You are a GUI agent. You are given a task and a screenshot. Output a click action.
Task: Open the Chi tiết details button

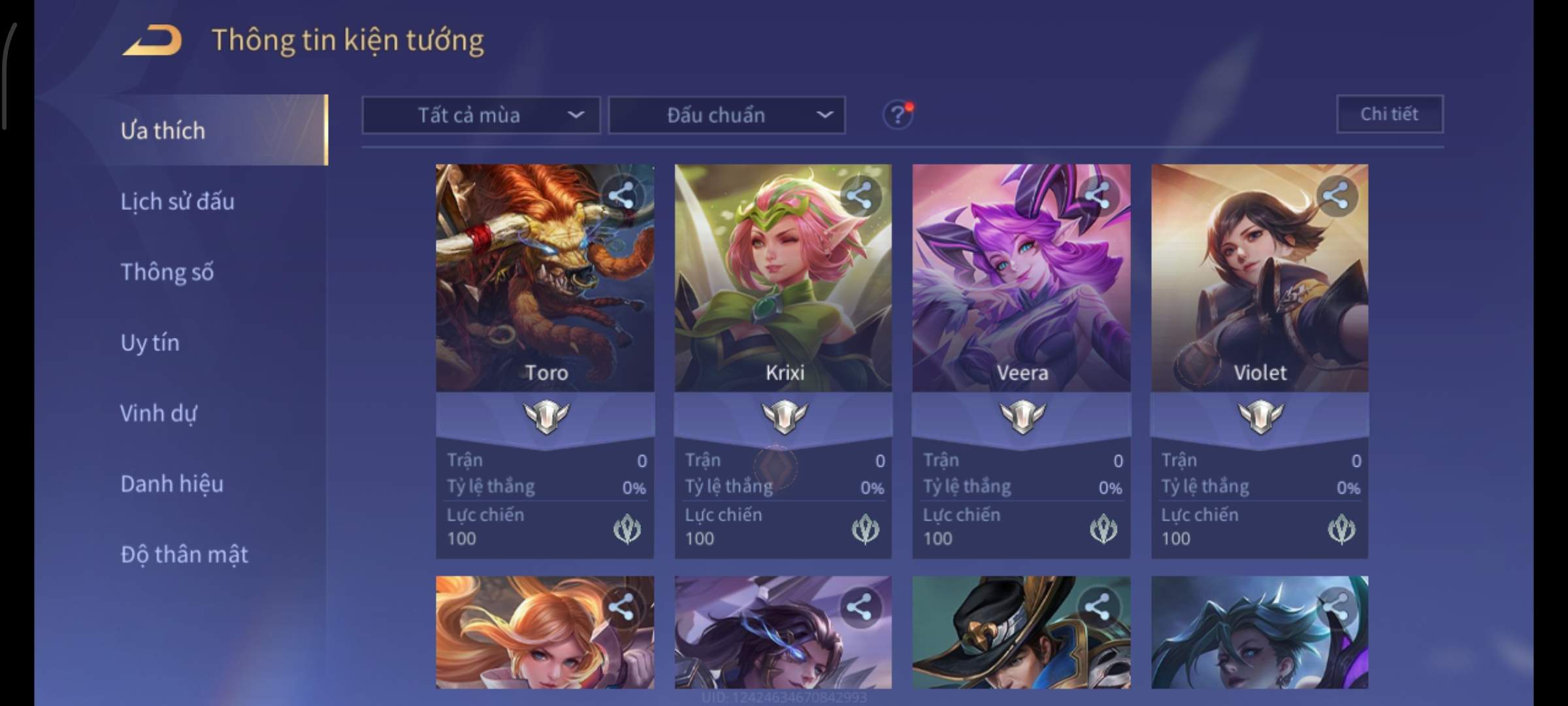pyautogui.click(x=1390, y=114)
